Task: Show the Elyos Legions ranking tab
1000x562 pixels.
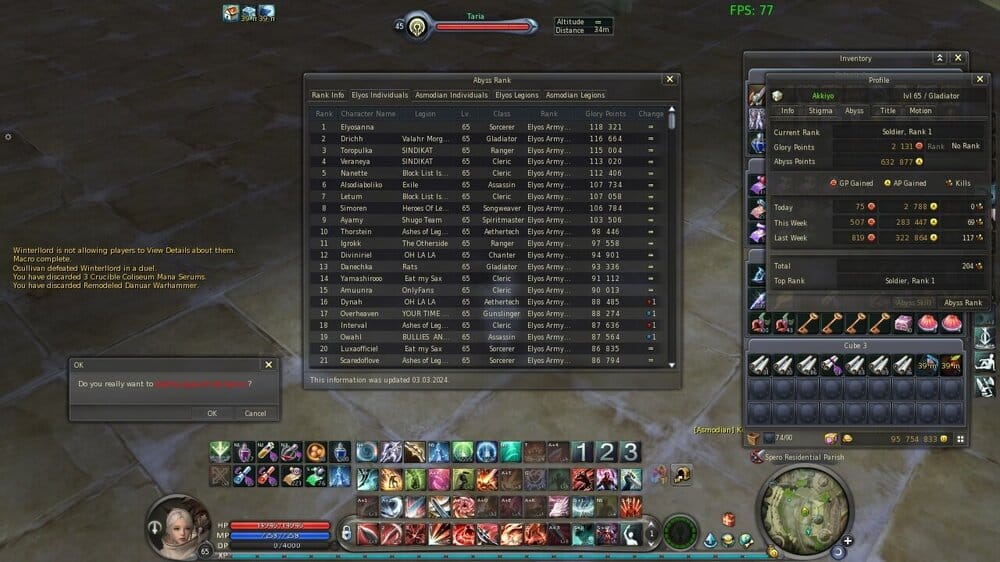Action: [517, 95]
